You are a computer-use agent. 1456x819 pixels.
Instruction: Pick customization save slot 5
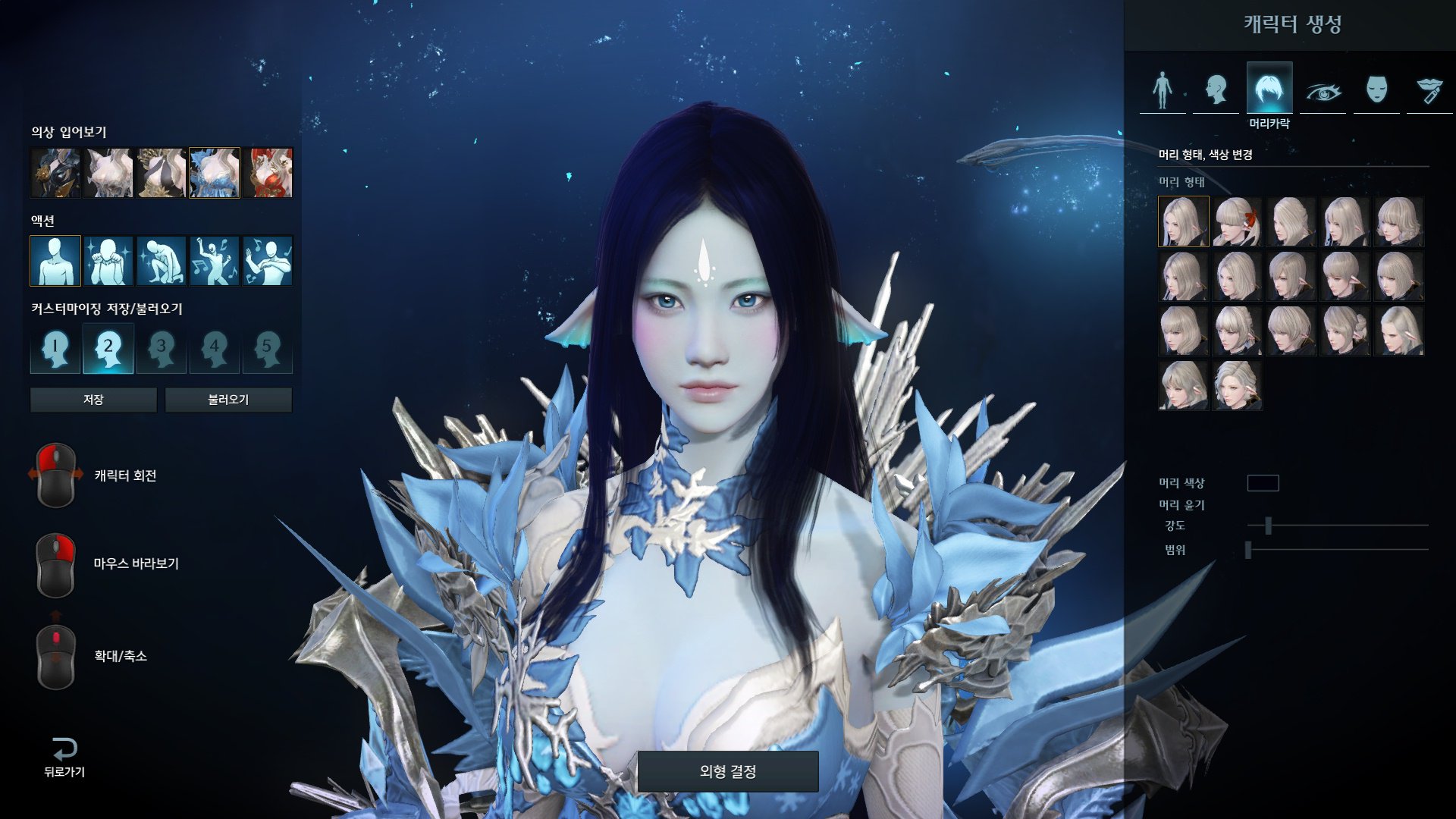coord(267,349)
